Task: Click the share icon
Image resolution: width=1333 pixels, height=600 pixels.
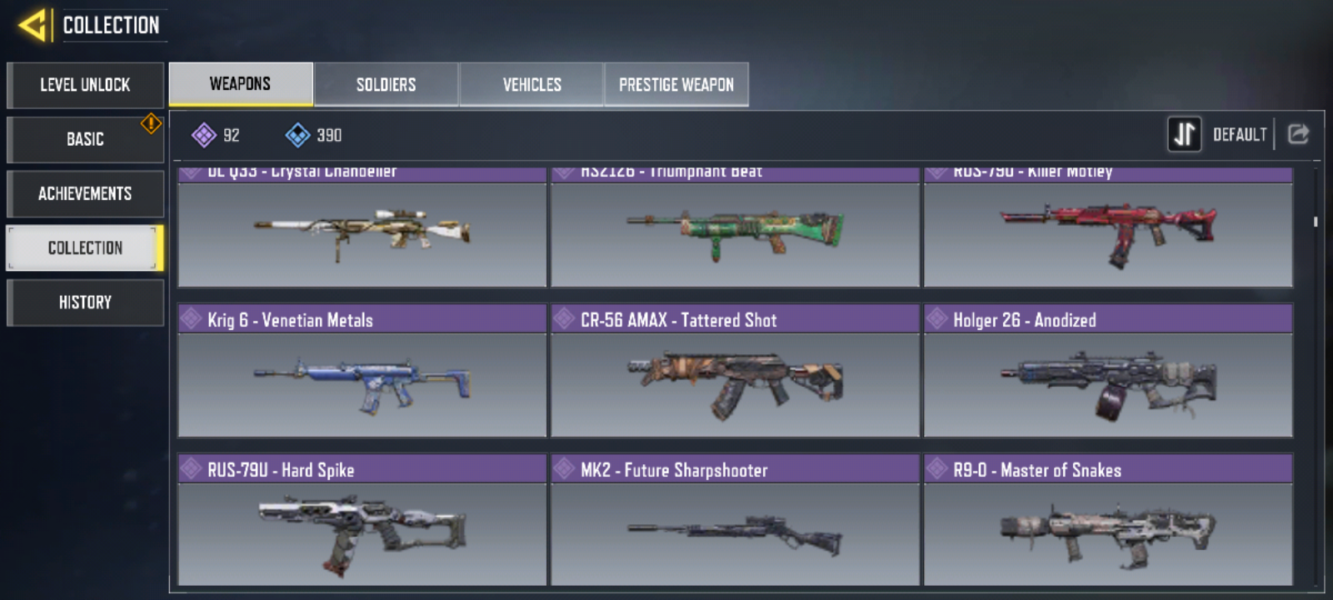Action: [x=1298, y=135]
